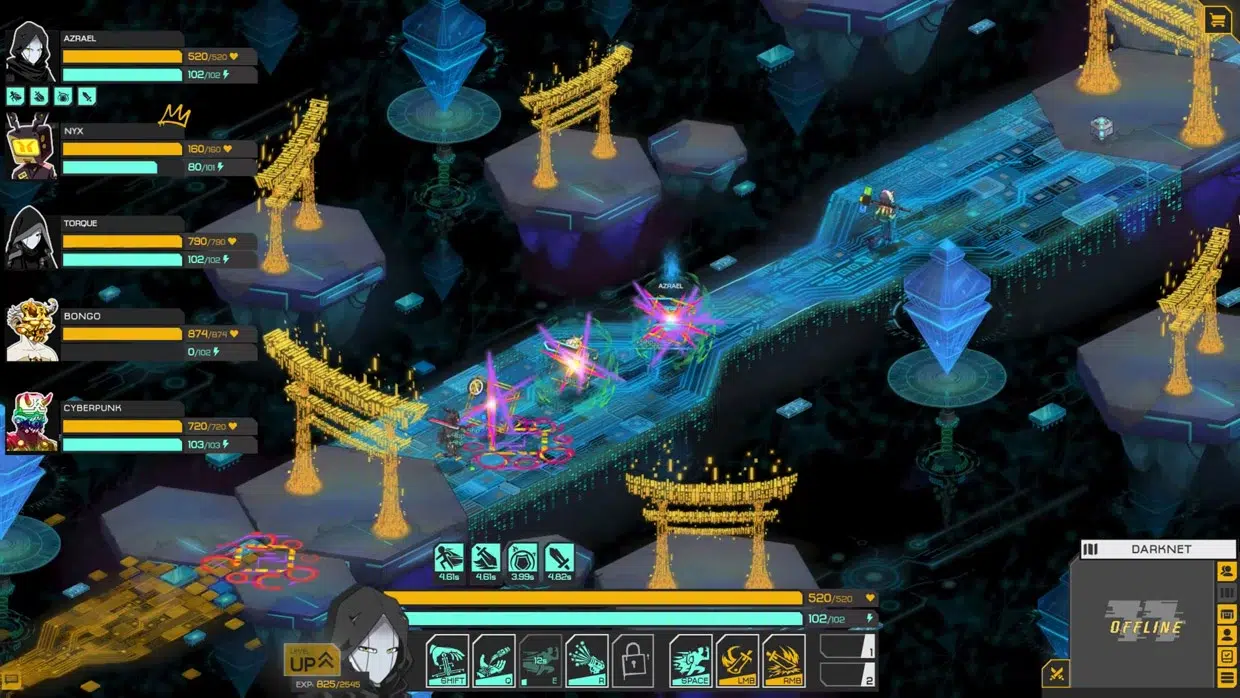This screenshot has height=698, width=1240.
Task: Open the player profile tab
Action: pos(1226,635)
